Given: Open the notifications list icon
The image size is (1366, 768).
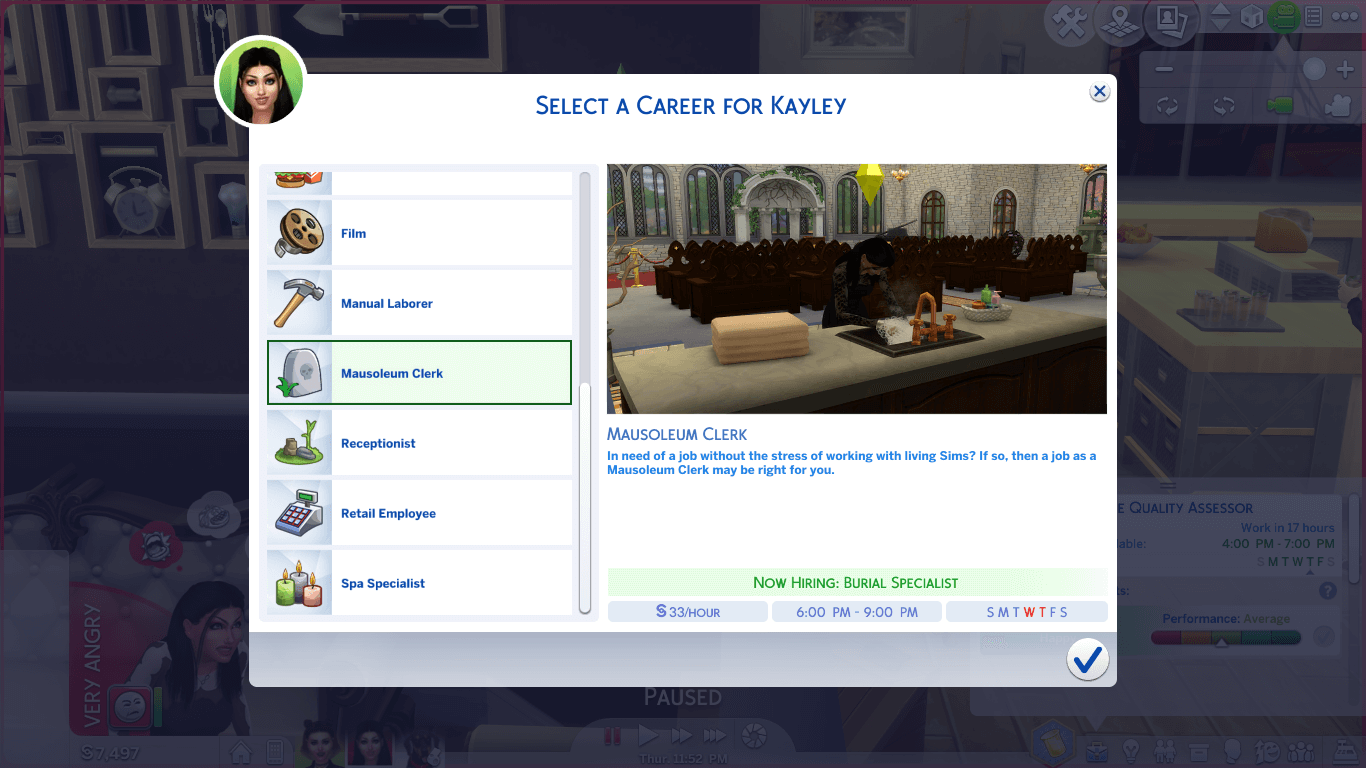Looking at the screenshot, I should 1313,16.
